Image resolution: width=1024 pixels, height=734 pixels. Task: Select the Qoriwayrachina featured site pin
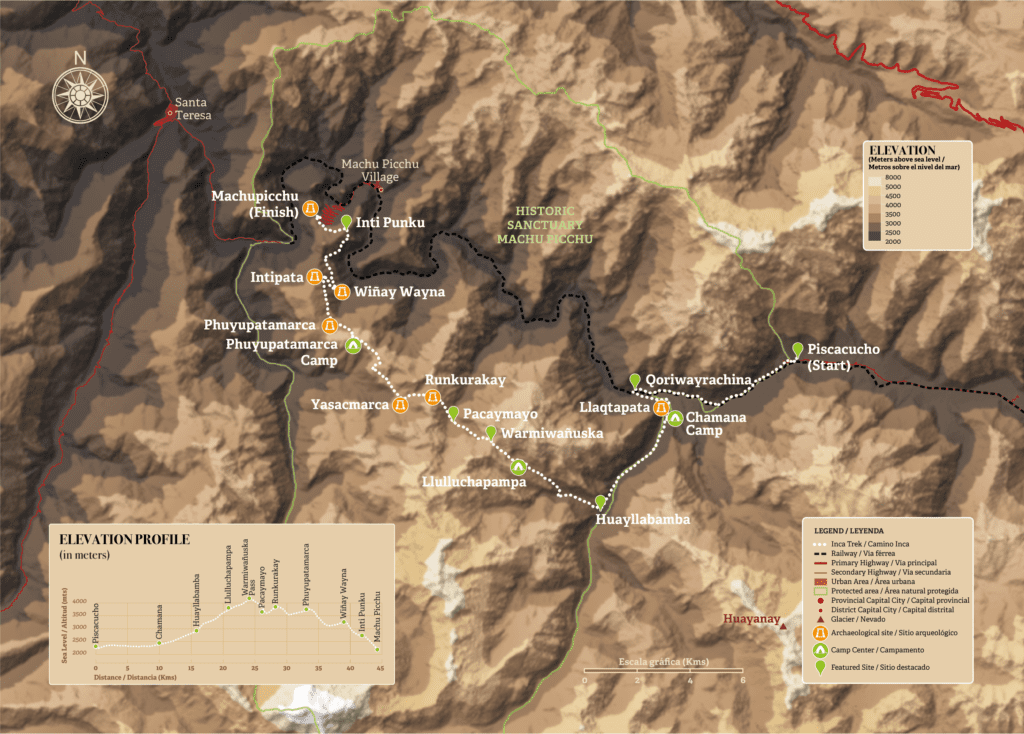coord(634,379)
